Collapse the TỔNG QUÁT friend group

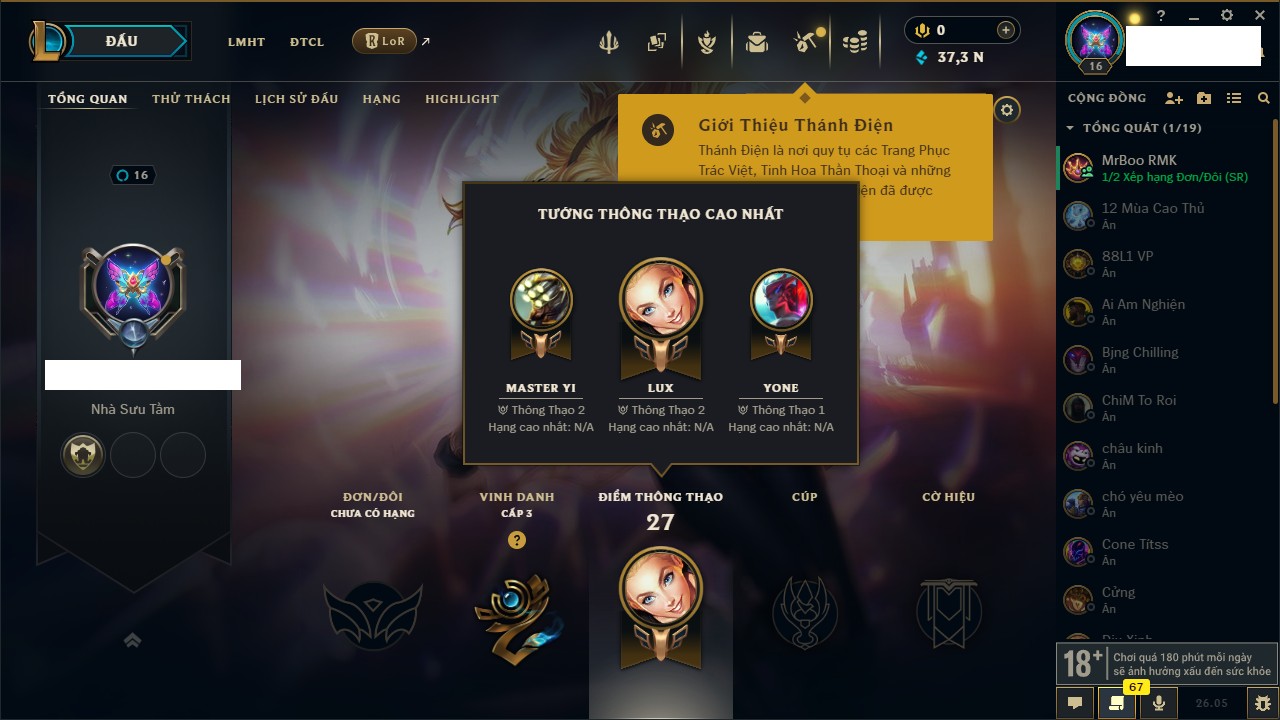coord(1070,128)
